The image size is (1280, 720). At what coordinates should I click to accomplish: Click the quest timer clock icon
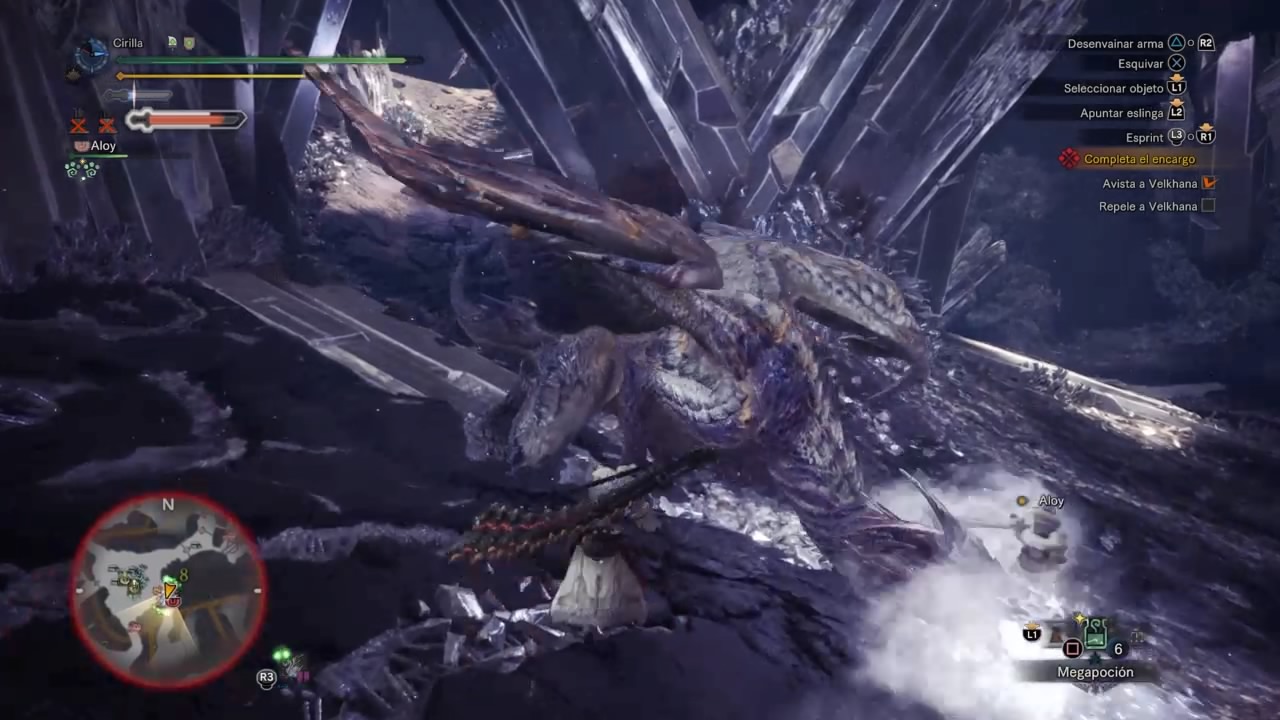point(92,55)
